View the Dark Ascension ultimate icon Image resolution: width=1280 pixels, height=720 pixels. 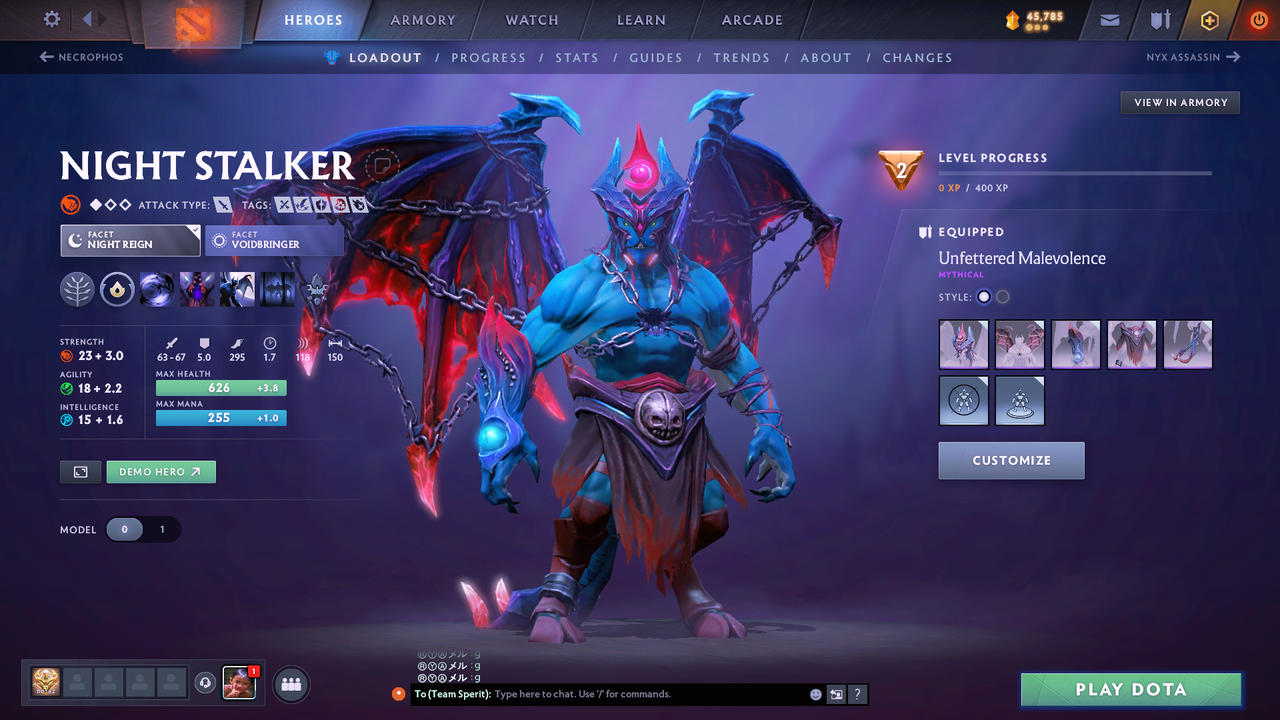click(x=277, y=289)
